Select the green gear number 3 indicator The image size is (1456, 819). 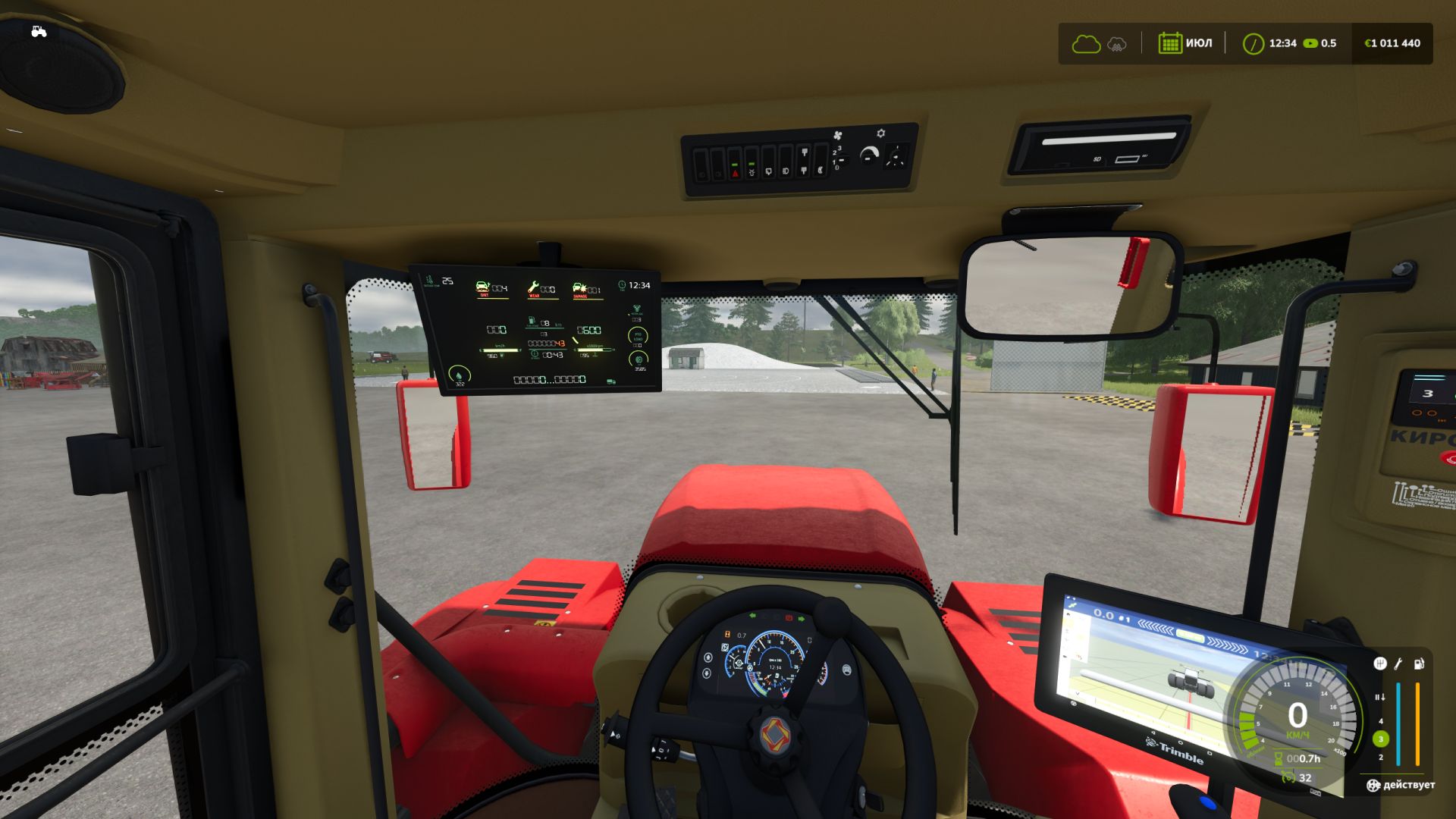click(1380, 739)
